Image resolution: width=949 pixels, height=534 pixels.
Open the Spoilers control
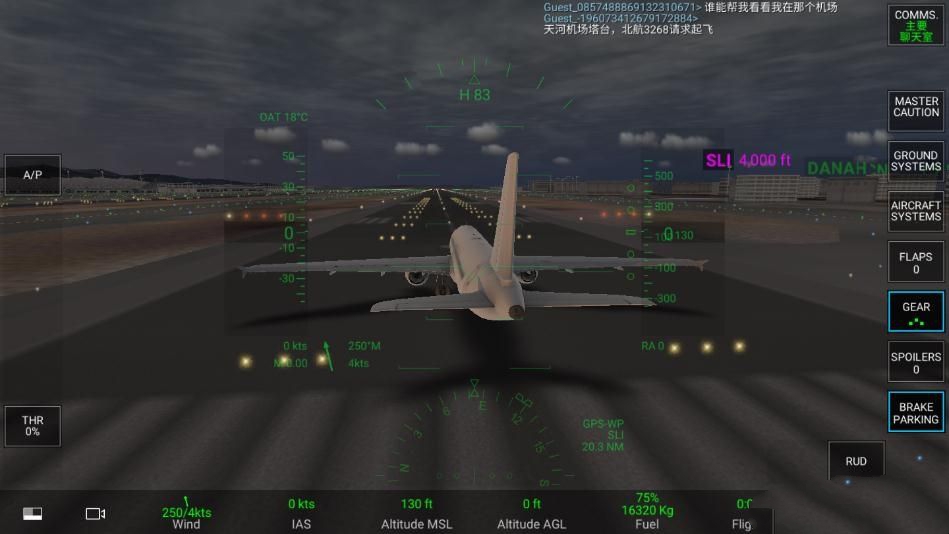(x=916, y=362)
